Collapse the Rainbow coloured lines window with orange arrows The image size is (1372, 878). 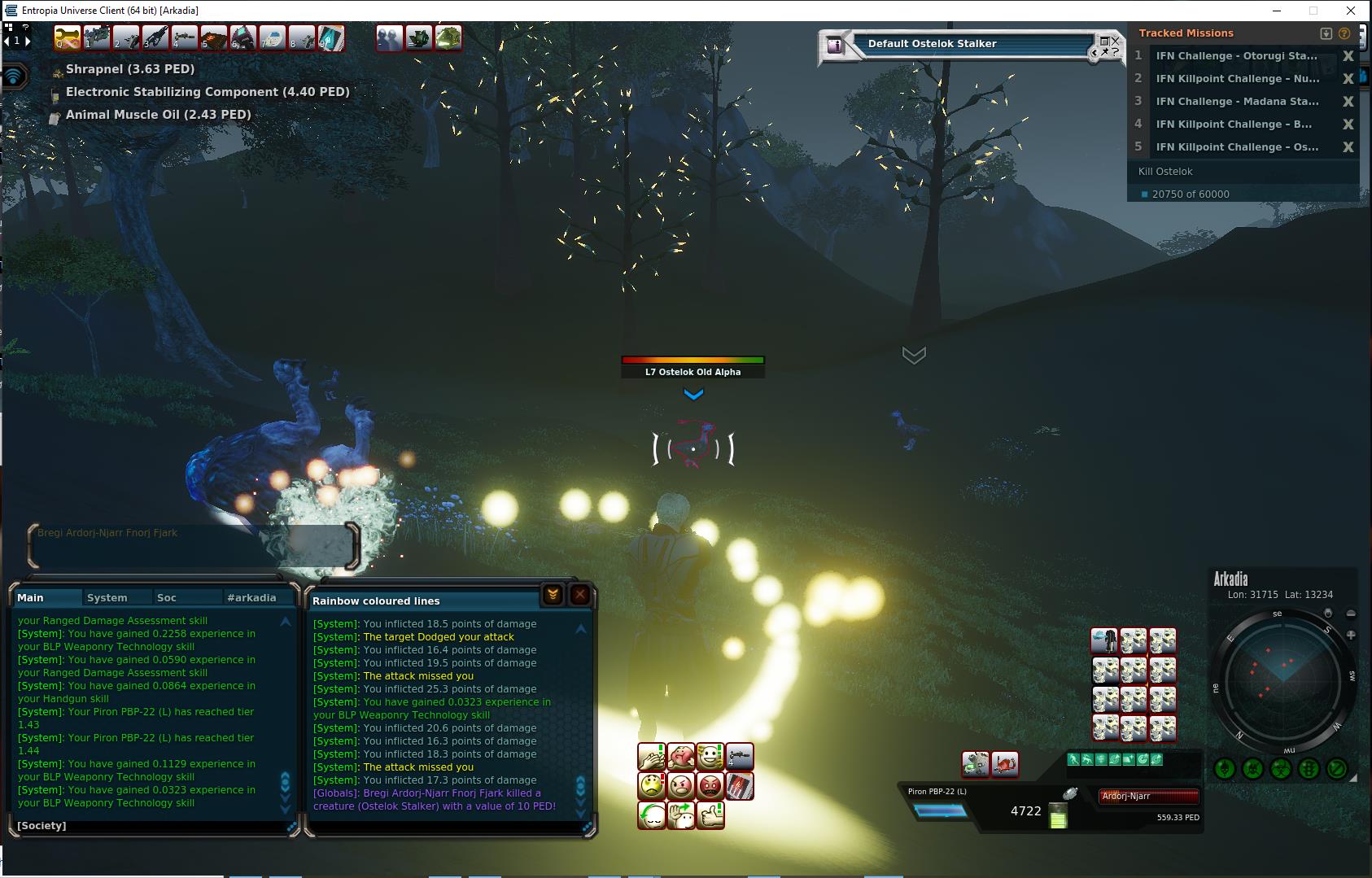[553, 595]
